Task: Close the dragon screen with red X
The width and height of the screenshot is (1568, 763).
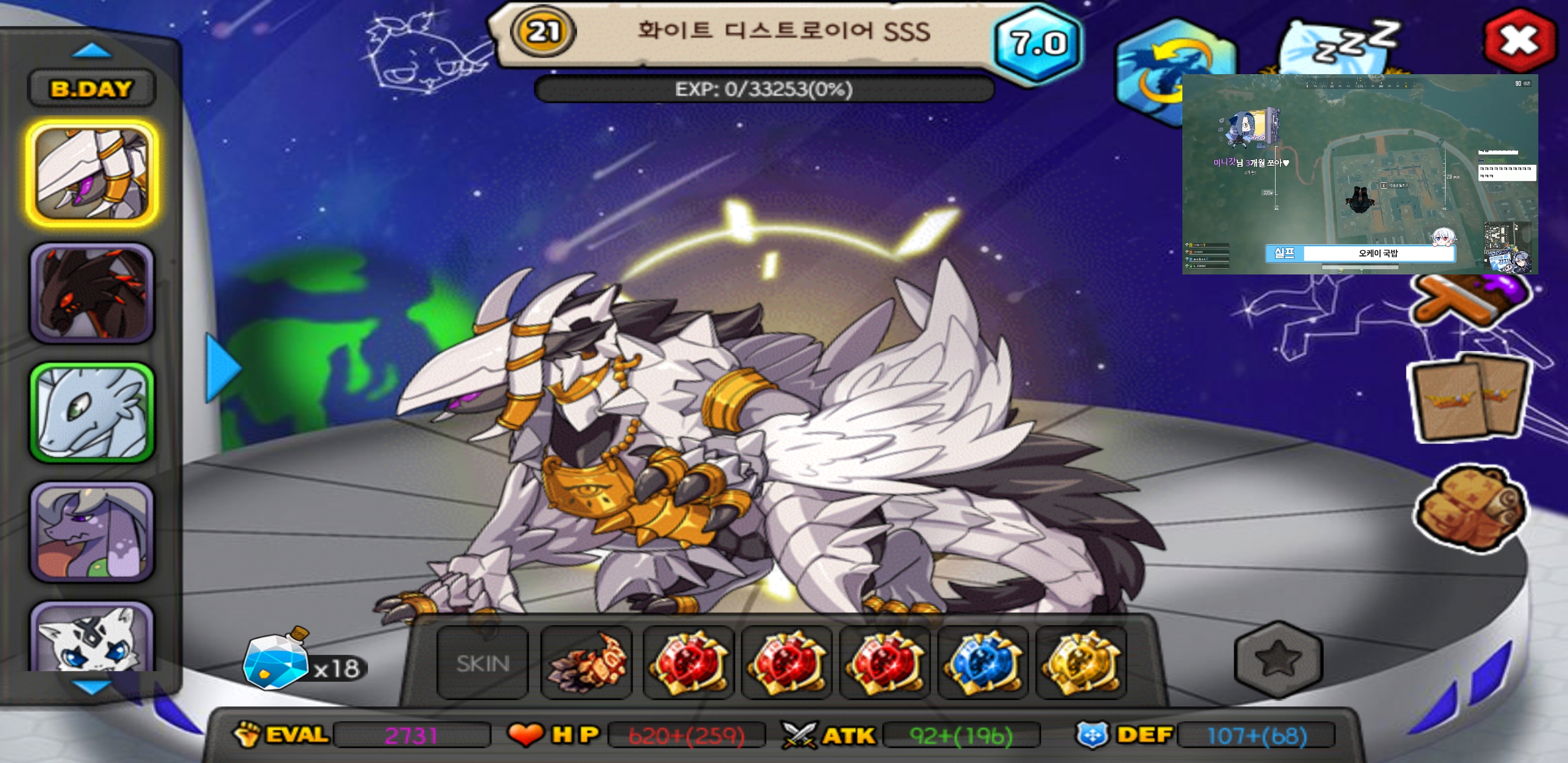Action: click(1519, 40)
